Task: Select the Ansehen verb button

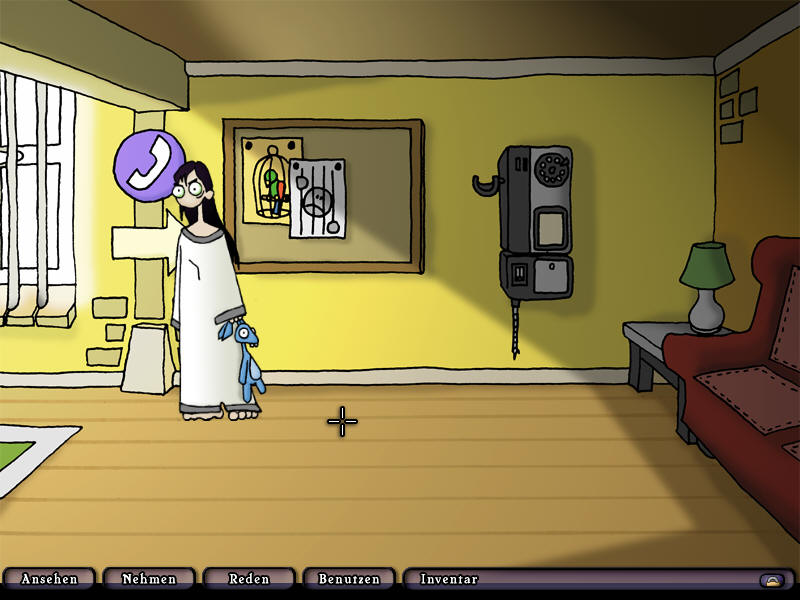Action: (x=48, y=579)
